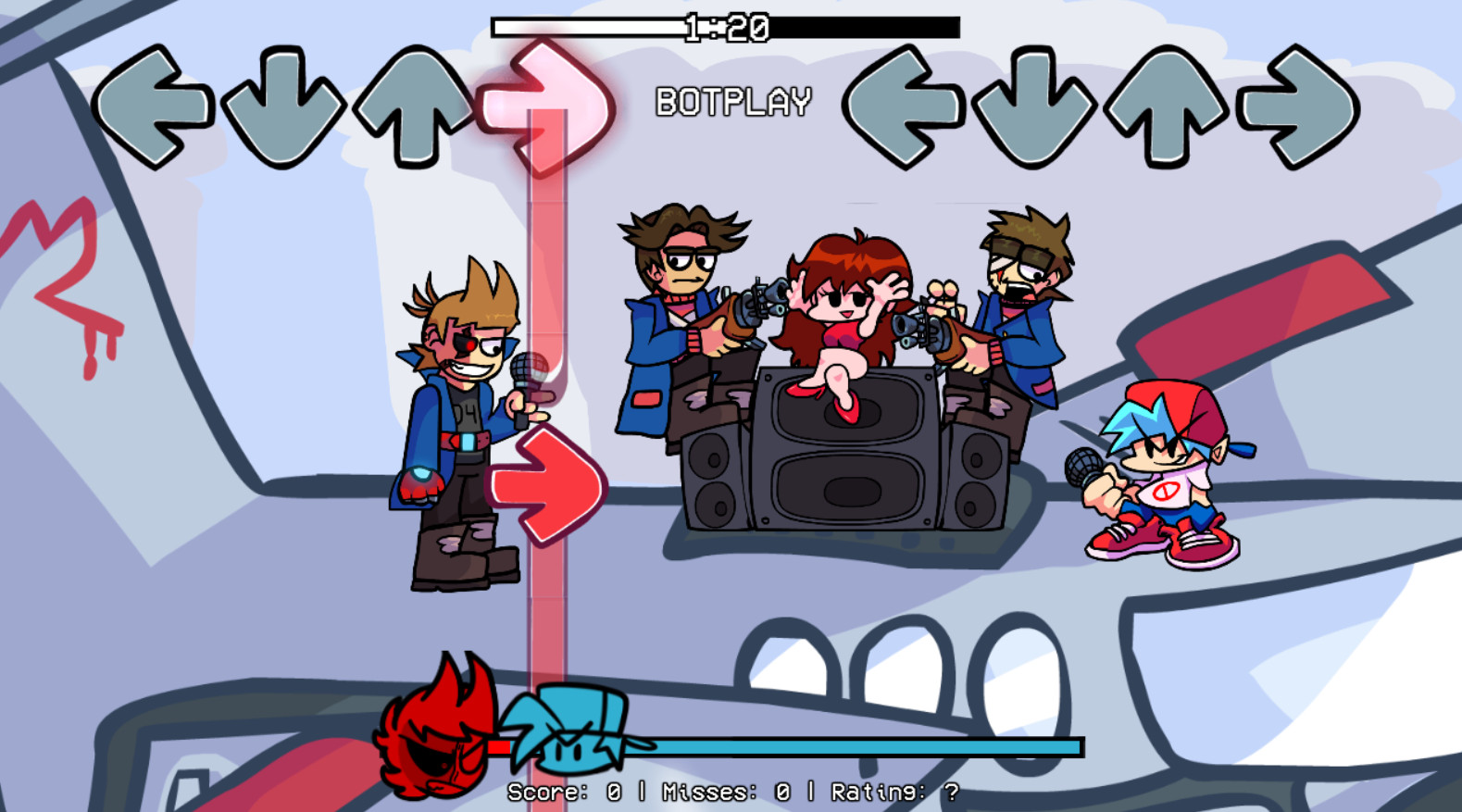
Task: Click the 1:20 song progress bar
Action: pyautogui.click(x=722, y=24)
